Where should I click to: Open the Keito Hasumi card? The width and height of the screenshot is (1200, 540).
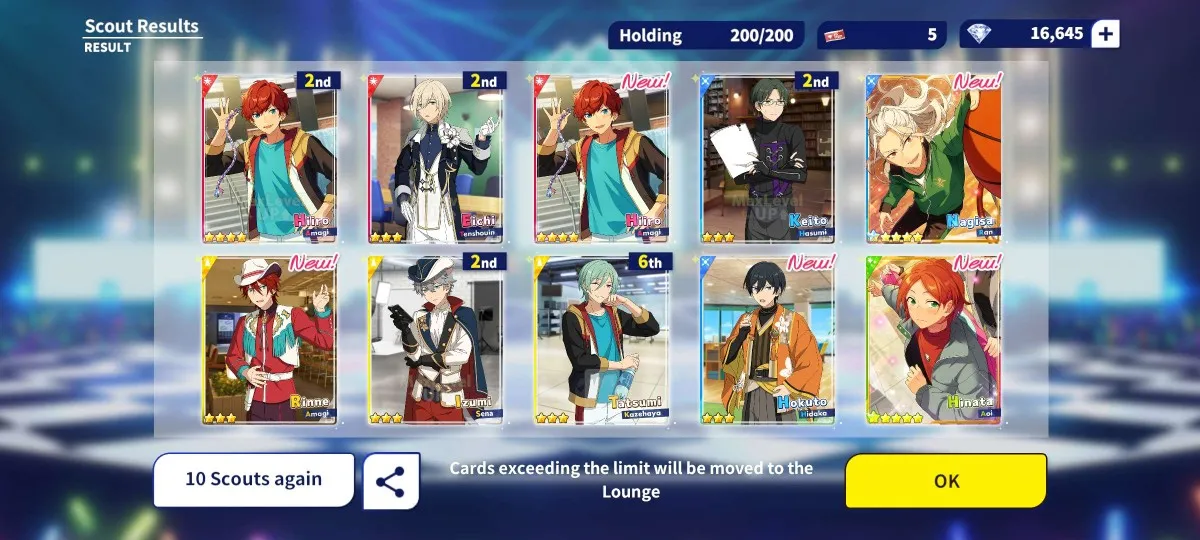[x=768, y=158]
